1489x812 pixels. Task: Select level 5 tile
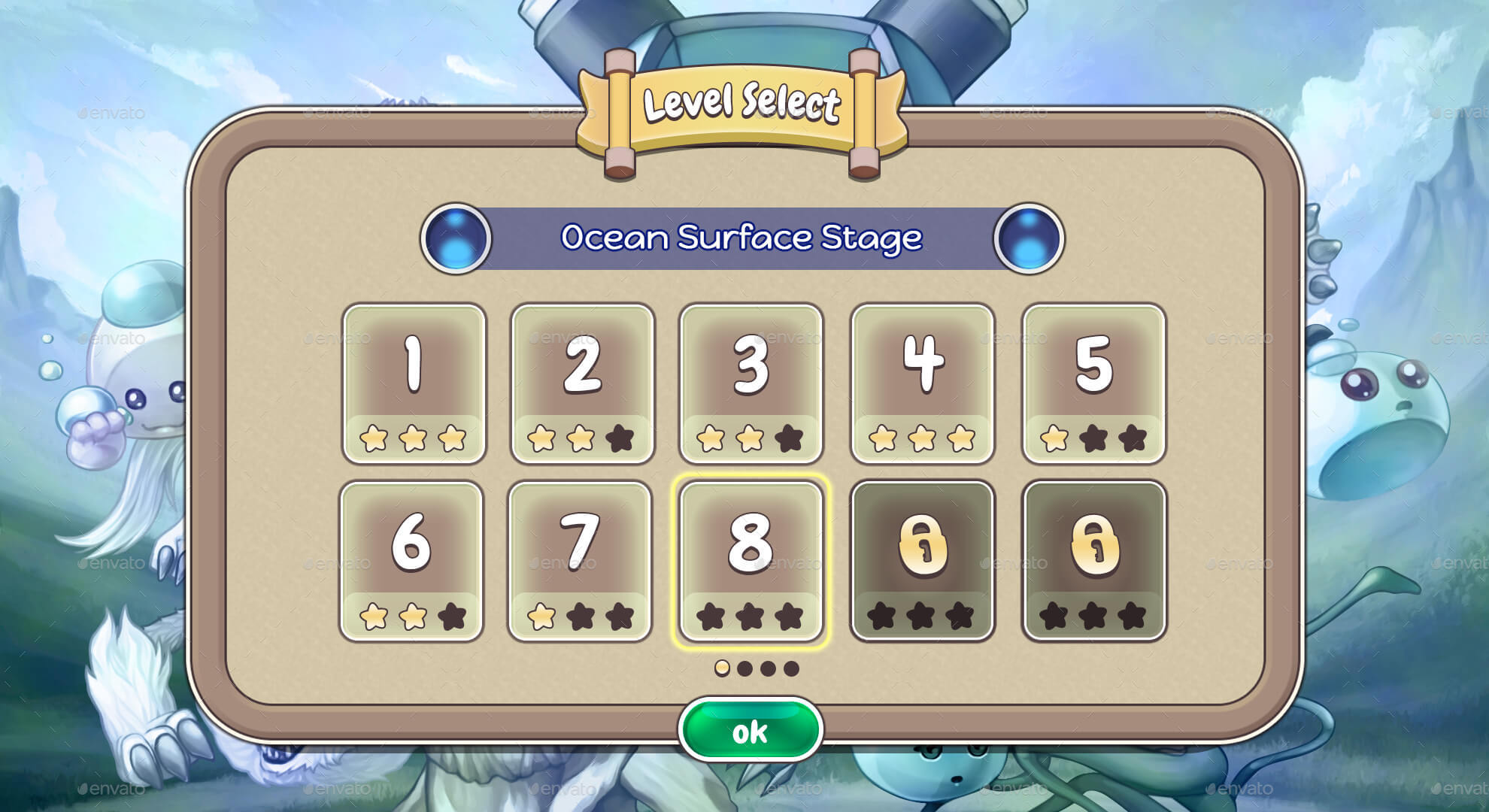coord(1093,383)
